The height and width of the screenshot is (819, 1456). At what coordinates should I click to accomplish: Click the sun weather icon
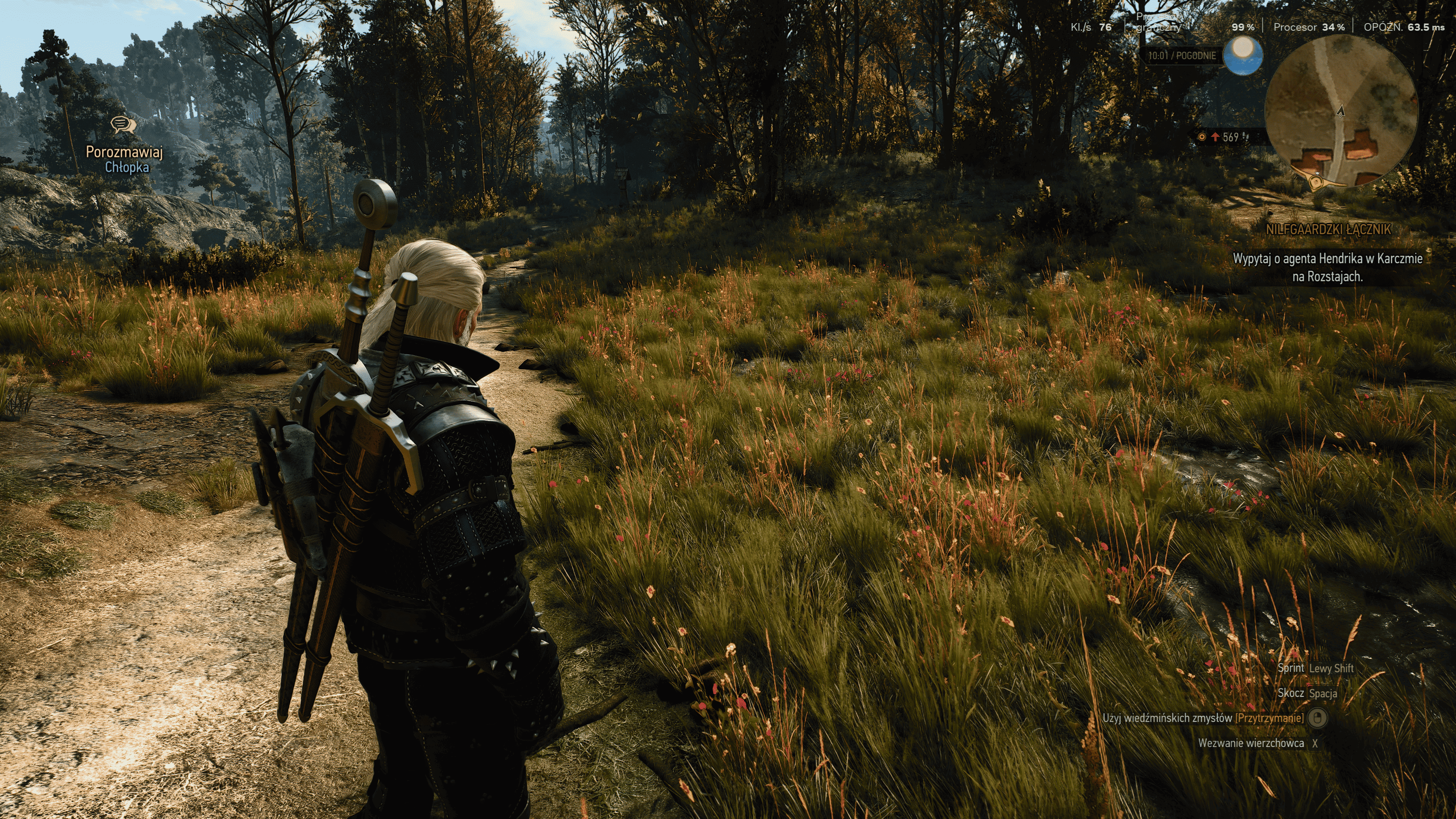pyautogui.click(x=1243, y=55)
